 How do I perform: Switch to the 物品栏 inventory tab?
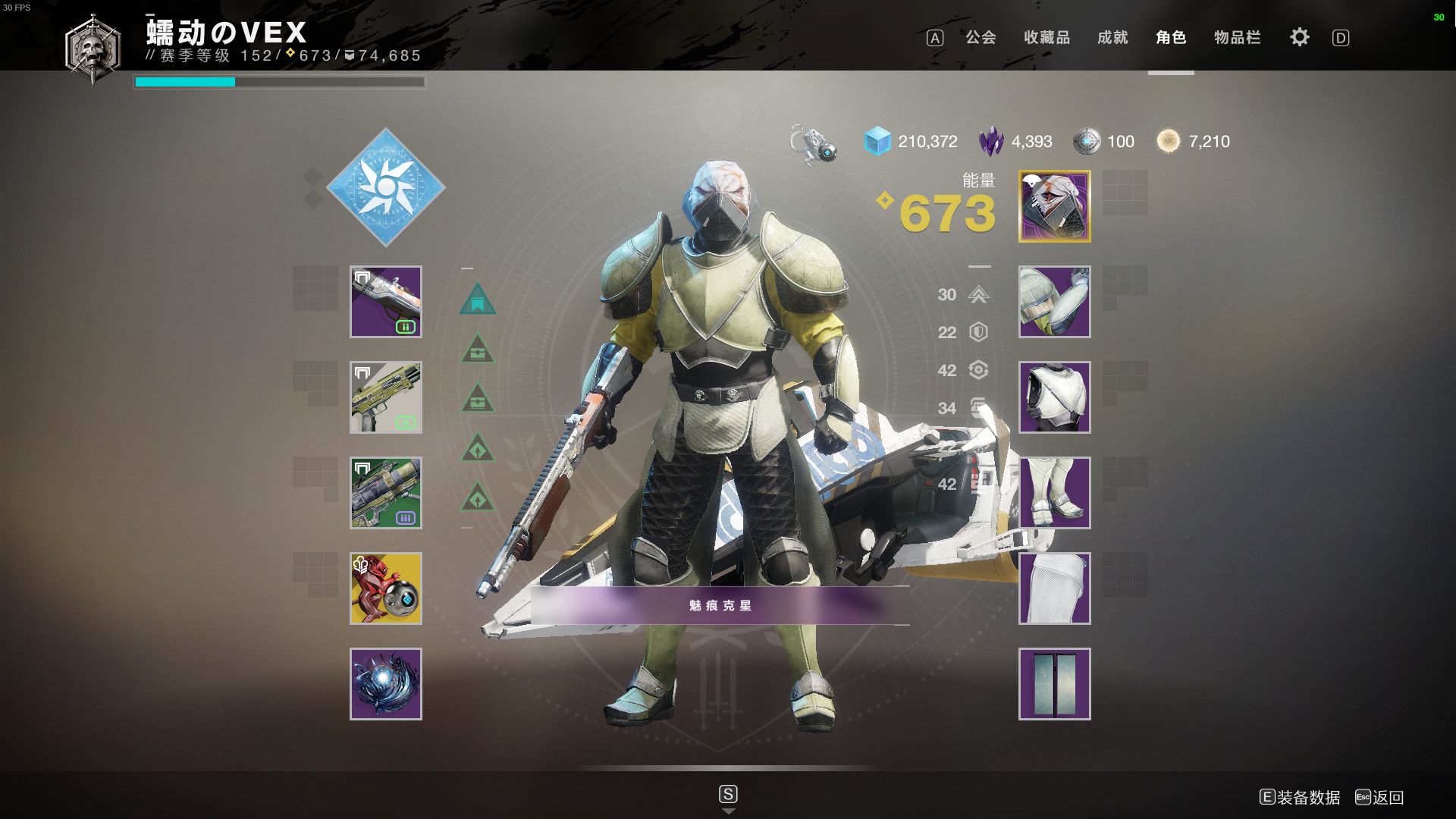pyautogui.click(x=1237, y=37)
